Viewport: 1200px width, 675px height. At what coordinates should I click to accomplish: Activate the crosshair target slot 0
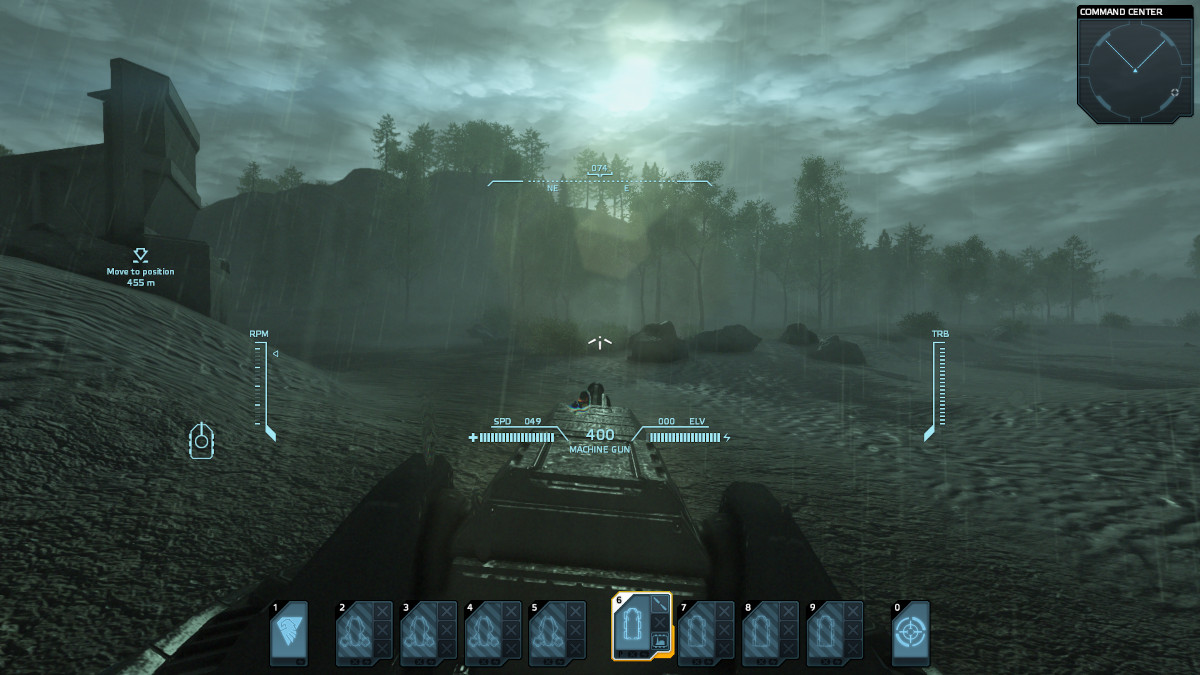click(910, 633)
